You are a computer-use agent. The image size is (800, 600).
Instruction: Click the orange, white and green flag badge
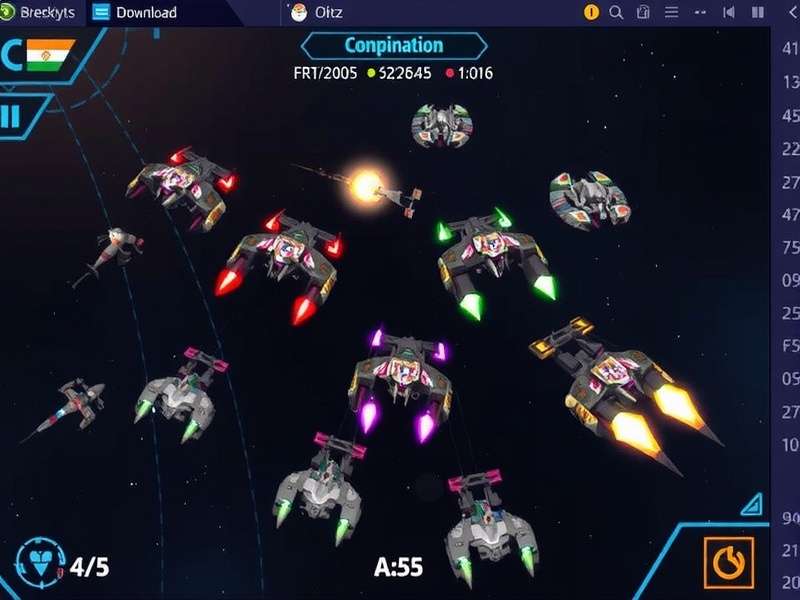click(46, 54)
